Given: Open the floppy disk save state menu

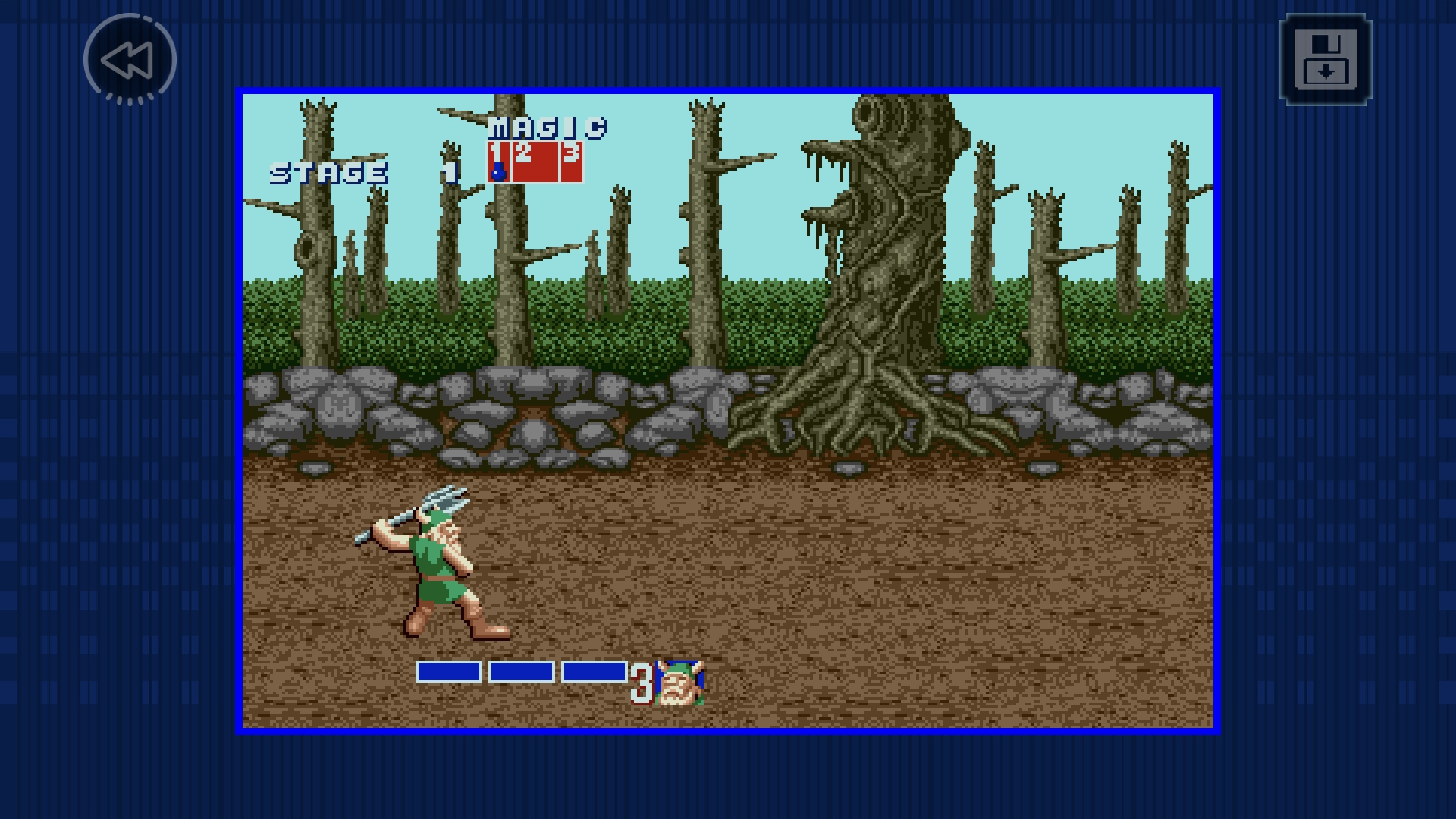Looking at the screenshot, I should pyautogui.click(x=1325, y=59).
